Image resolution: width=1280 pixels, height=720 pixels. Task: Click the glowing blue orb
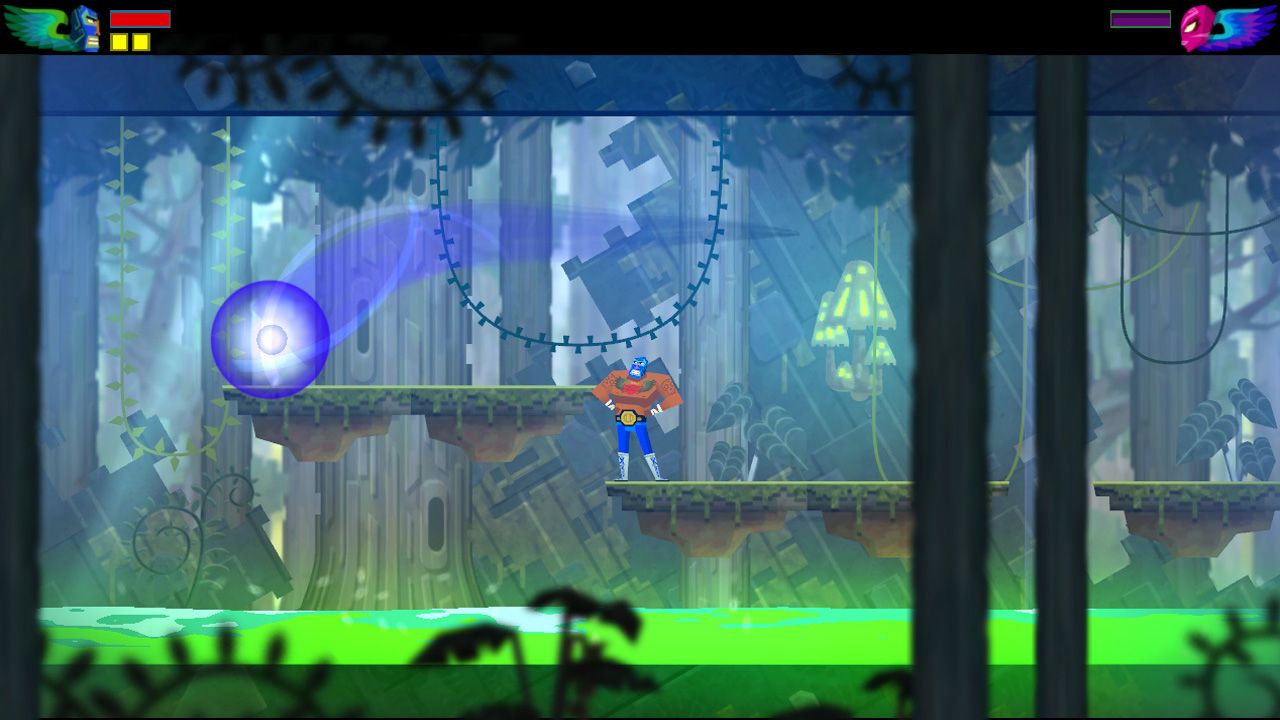[x=270, y=340]
